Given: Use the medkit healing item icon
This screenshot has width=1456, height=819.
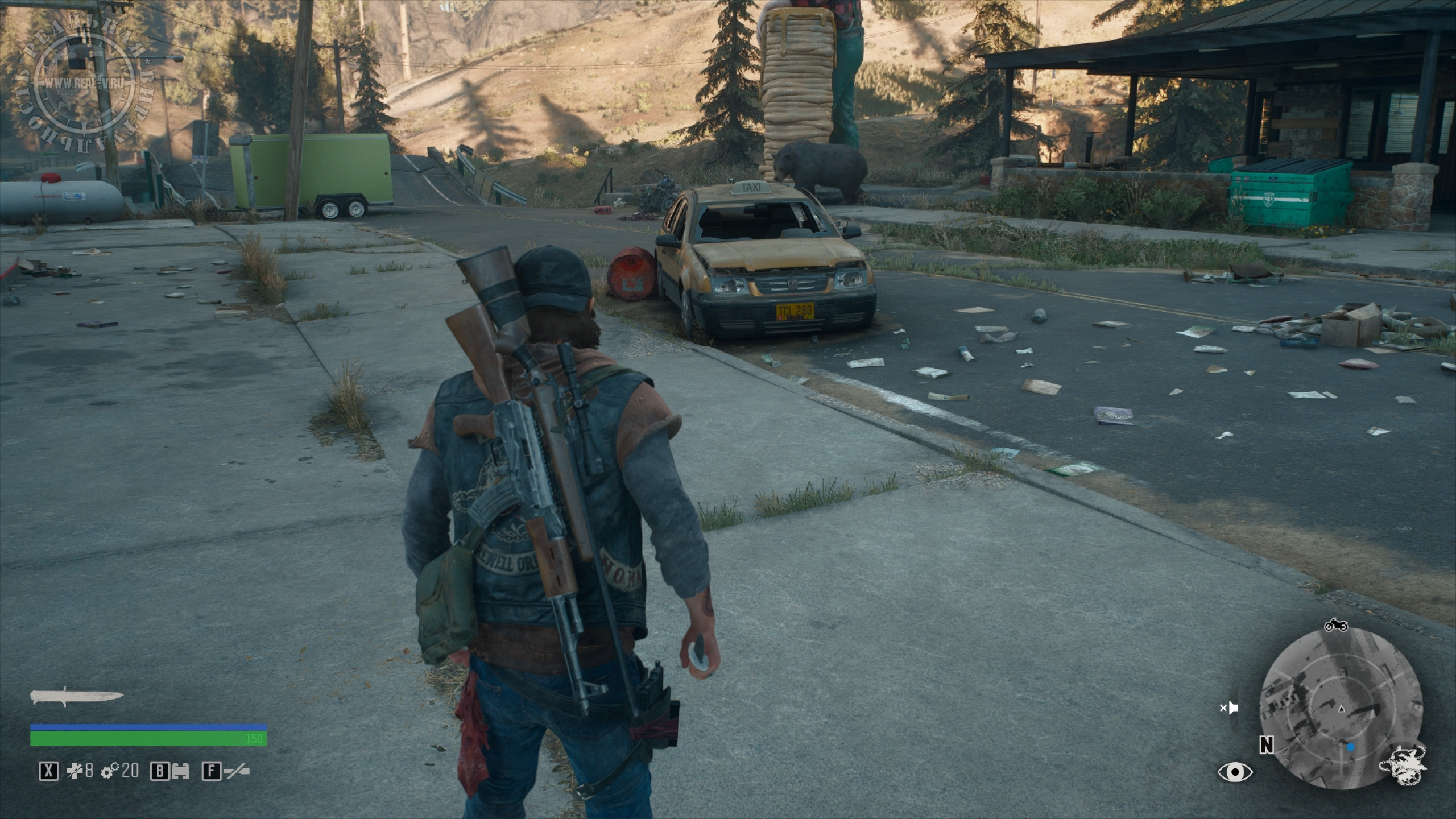Looking at the screenshot, I should click(x=74, y=771).
